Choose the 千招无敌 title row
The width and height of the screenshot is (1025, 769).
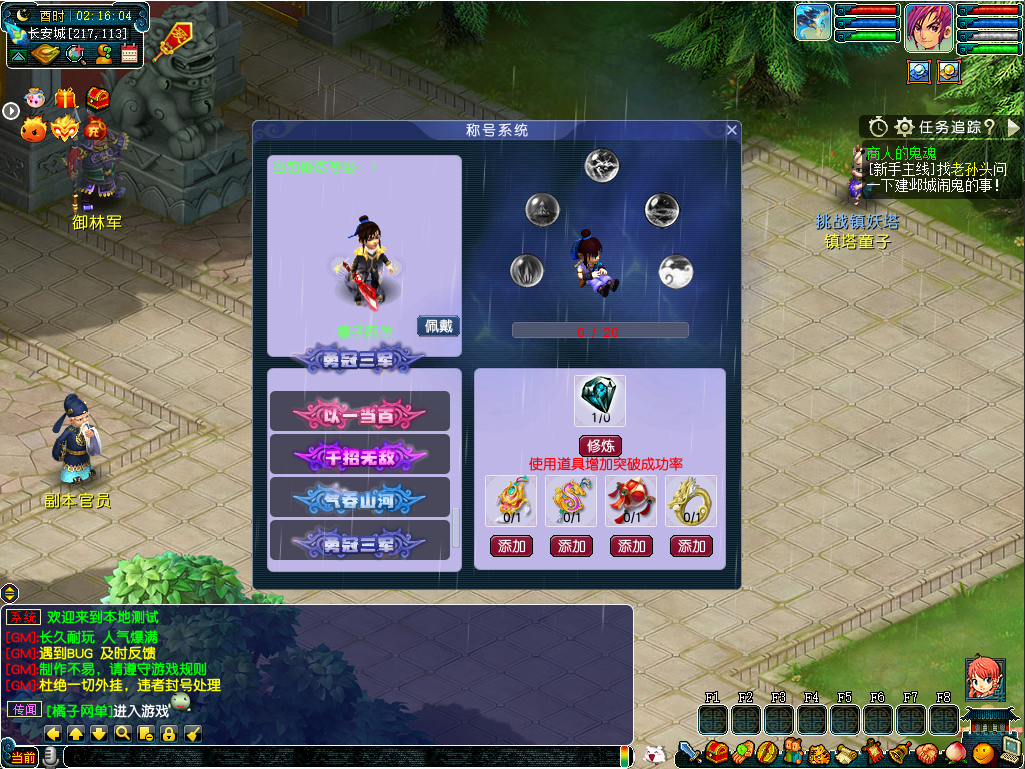pos(360,455)
